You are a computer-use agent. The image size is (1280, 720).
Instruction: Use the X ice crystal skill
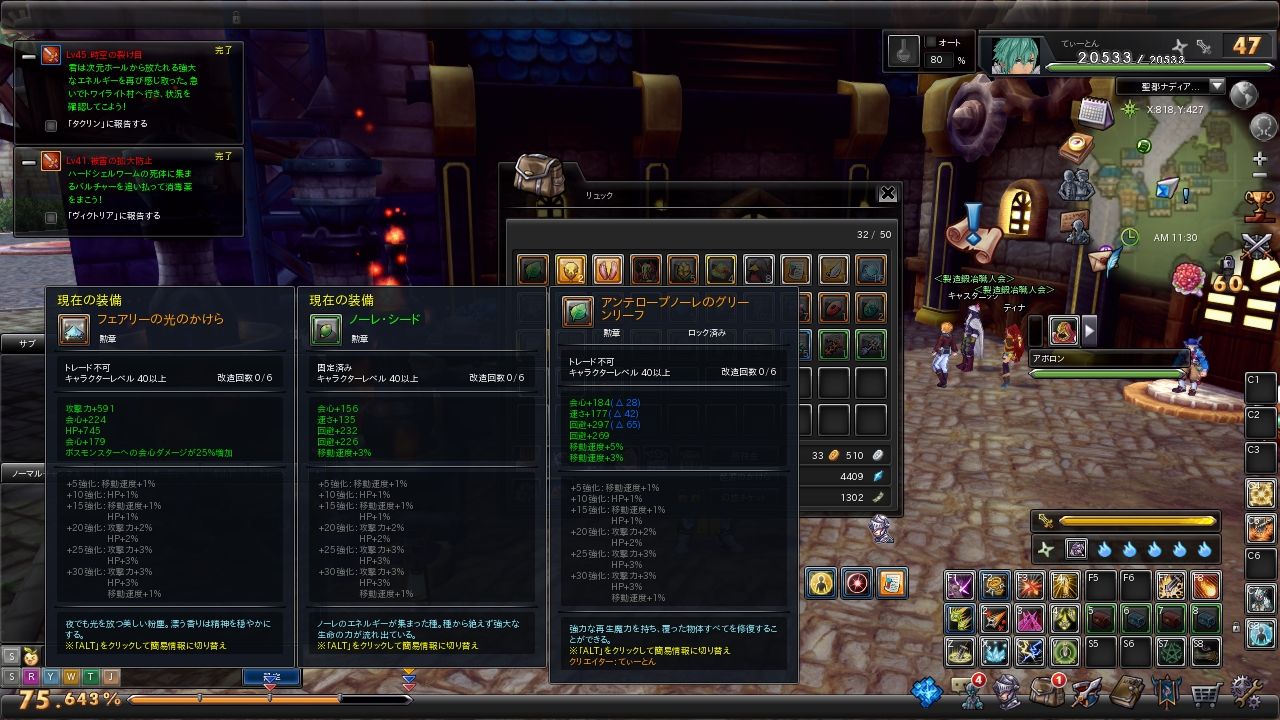click(x=995, y=652)
